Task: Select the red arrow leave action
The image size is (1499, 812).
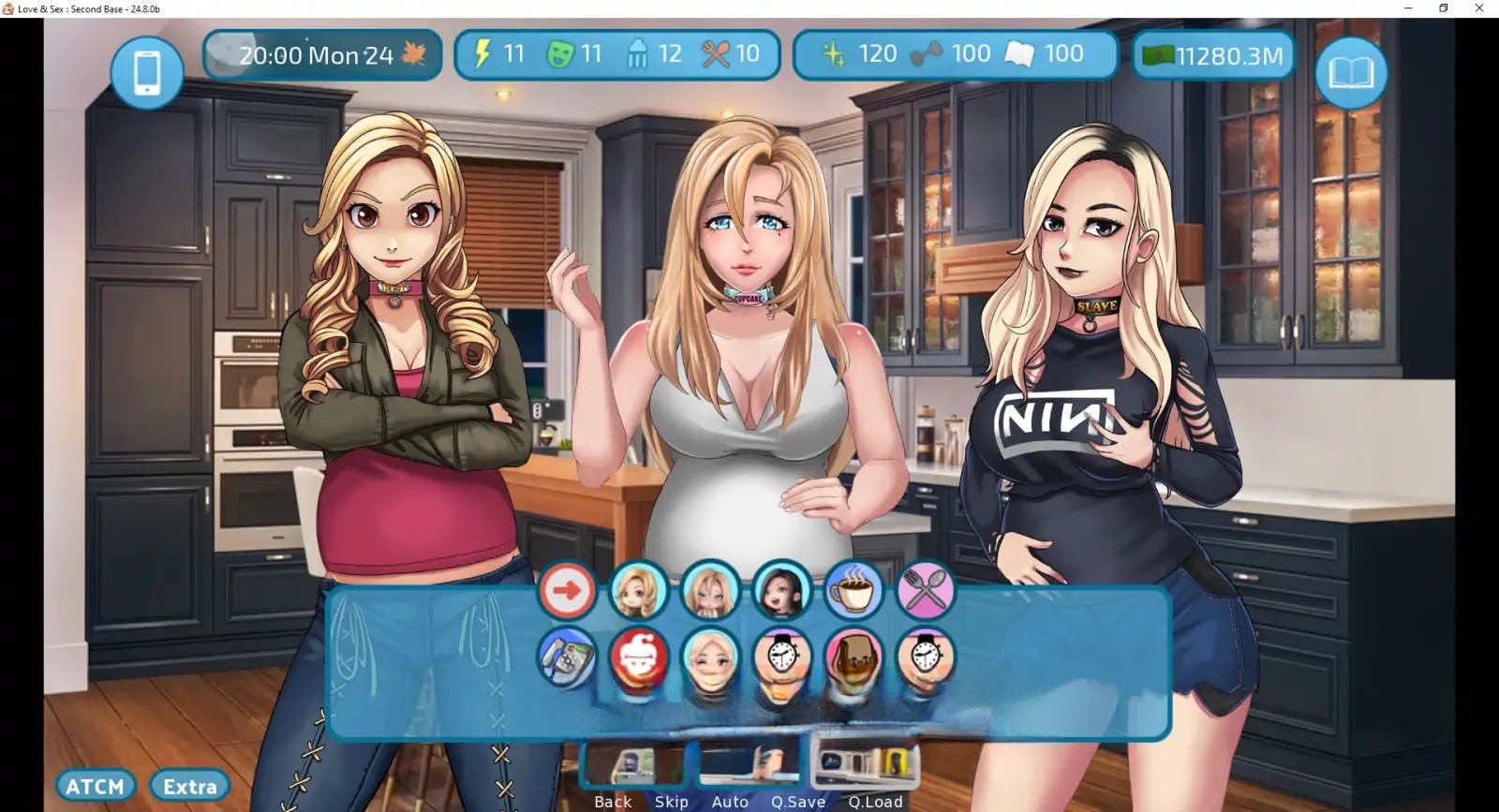Action: tap(567, 591)
